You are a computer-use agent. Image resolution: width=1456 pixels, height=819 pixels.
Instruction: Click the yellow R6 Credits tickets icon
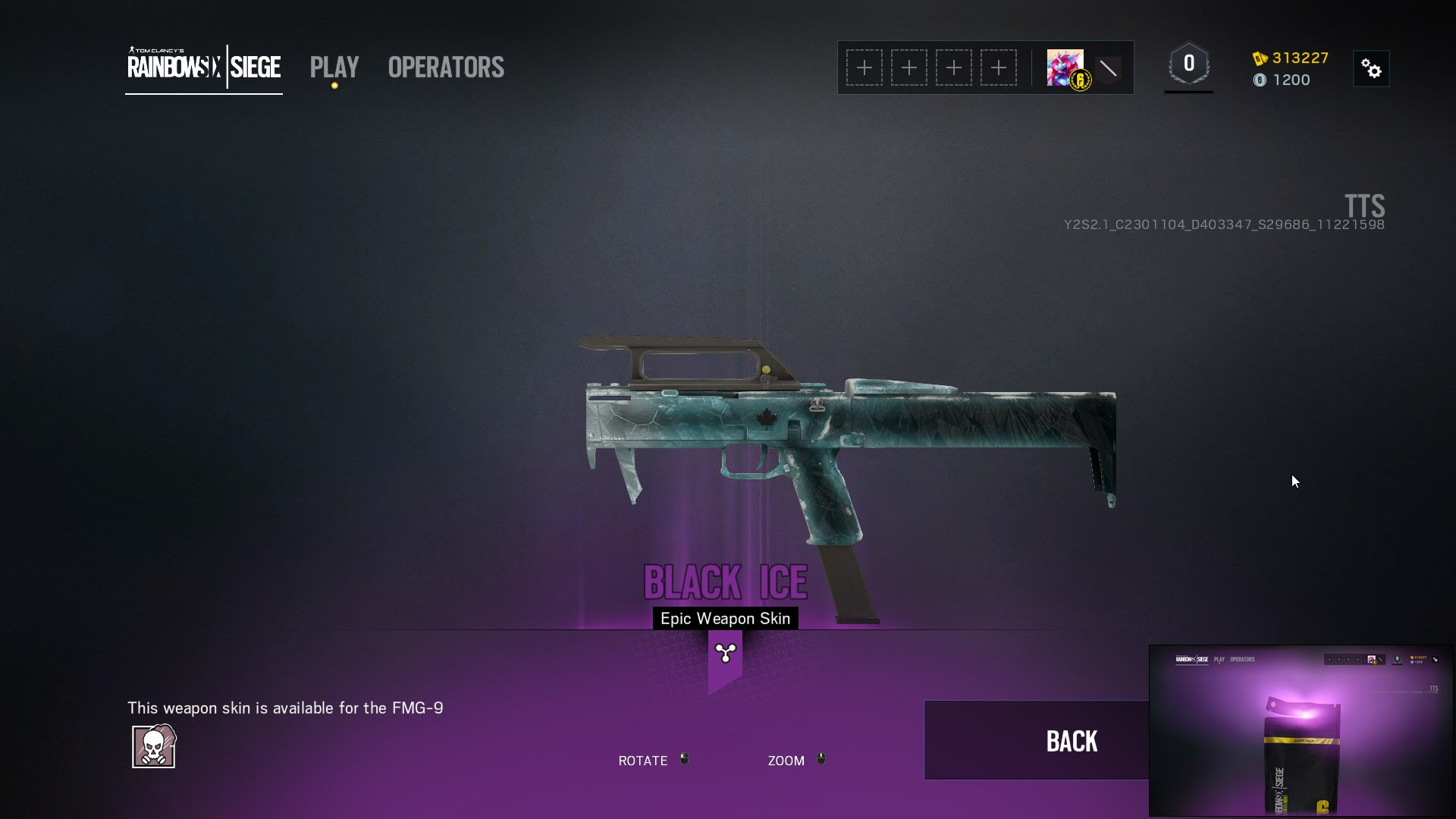pyautogui.click(x=1260, y=58)
